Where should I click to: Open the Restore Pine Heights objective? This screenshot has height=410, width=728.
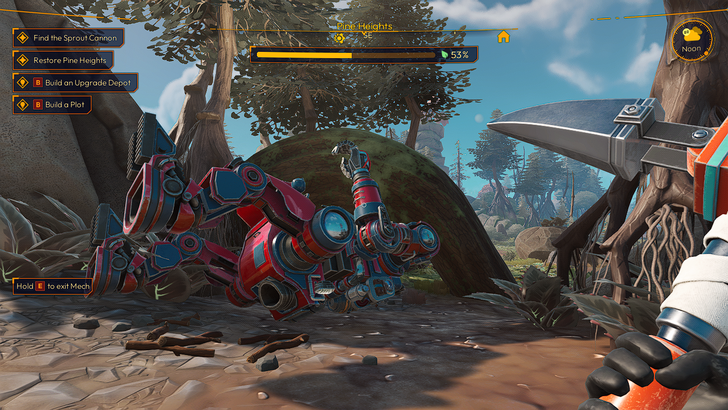[65, 60]
